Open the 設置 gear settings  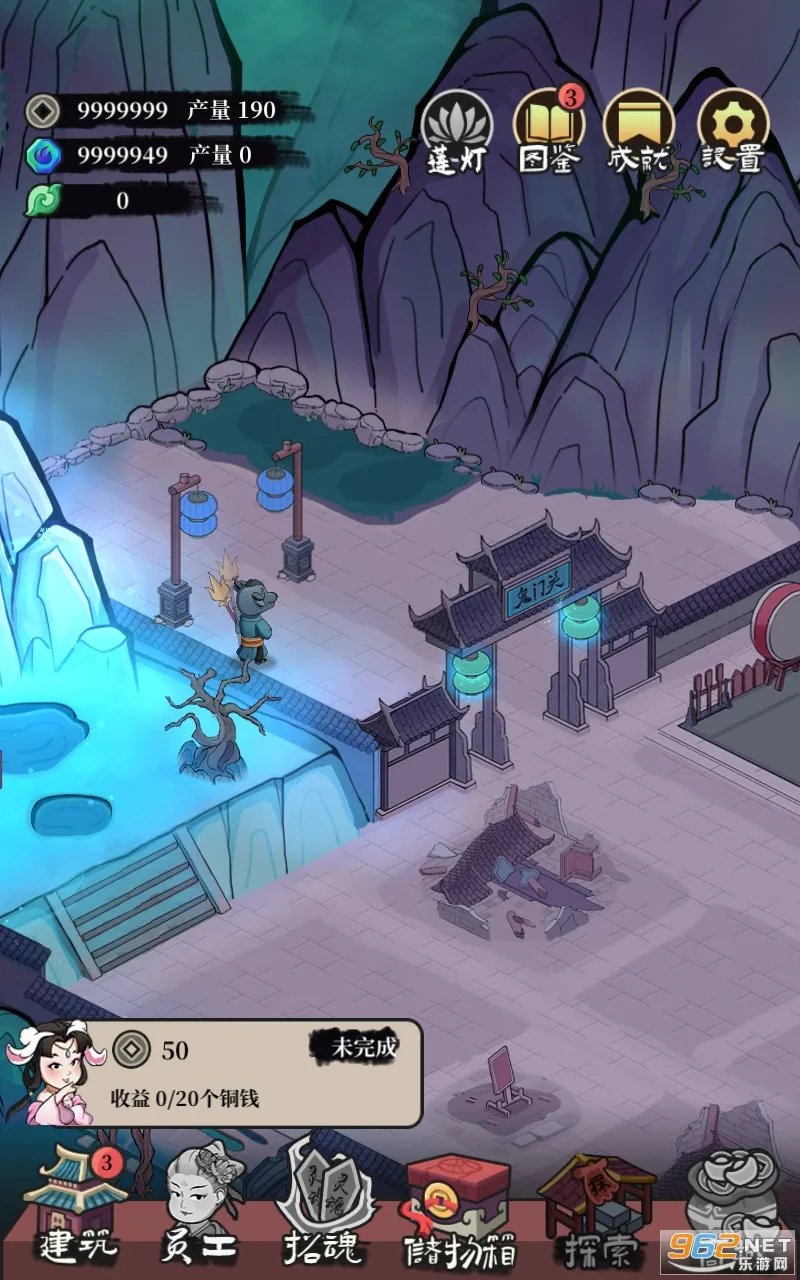coord(731,133)
